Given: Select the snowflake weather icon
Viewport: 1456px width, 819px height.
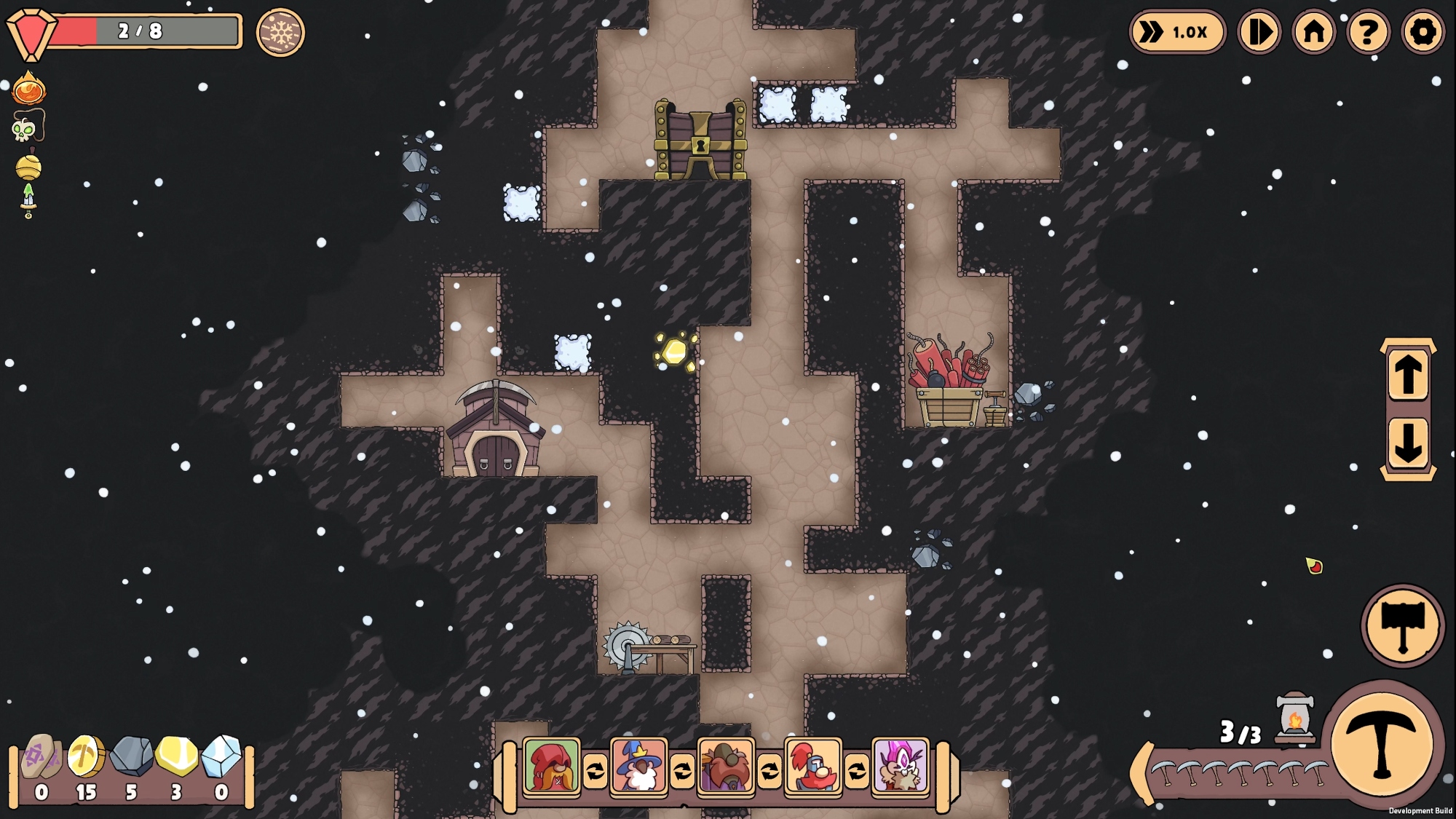Looking at the screenshot, I should 280,32.
